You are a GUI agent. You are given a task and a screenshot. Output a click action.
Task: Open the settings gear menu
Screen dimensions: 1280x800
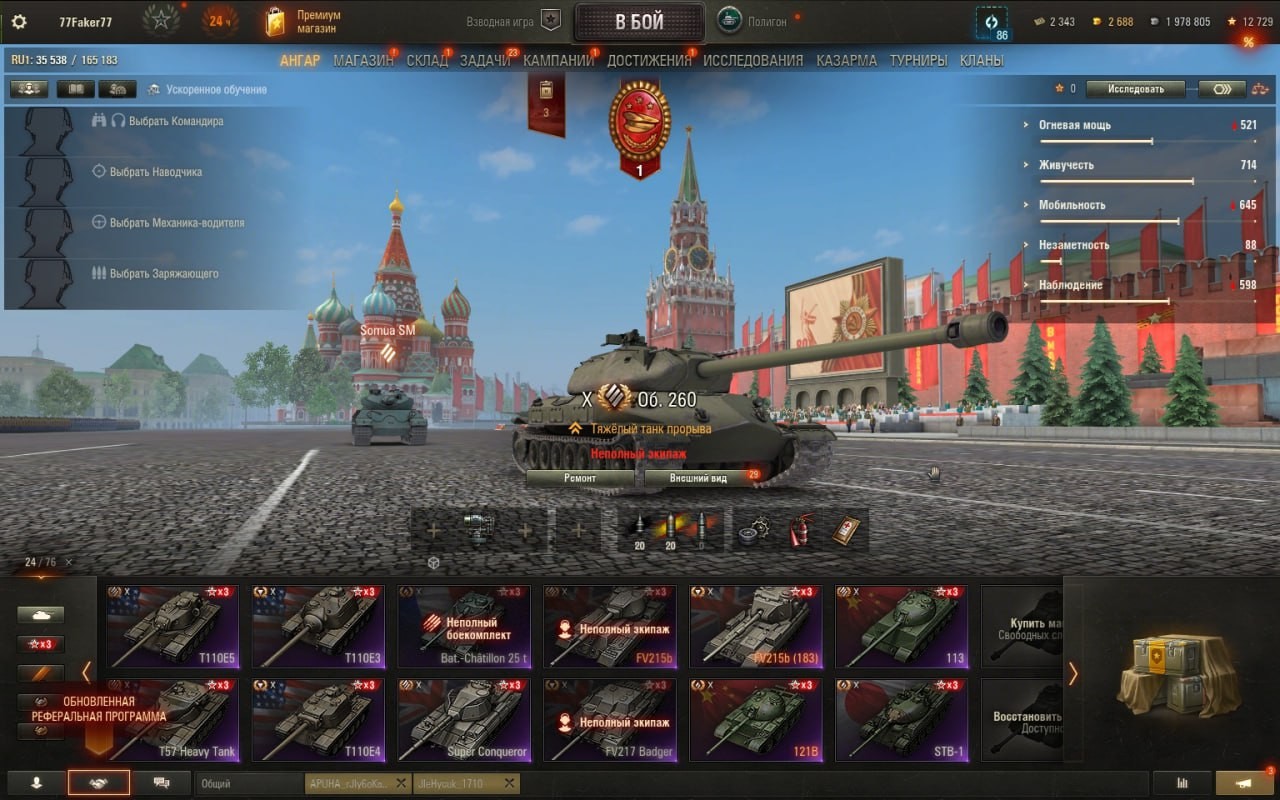(x=19, y=22)
